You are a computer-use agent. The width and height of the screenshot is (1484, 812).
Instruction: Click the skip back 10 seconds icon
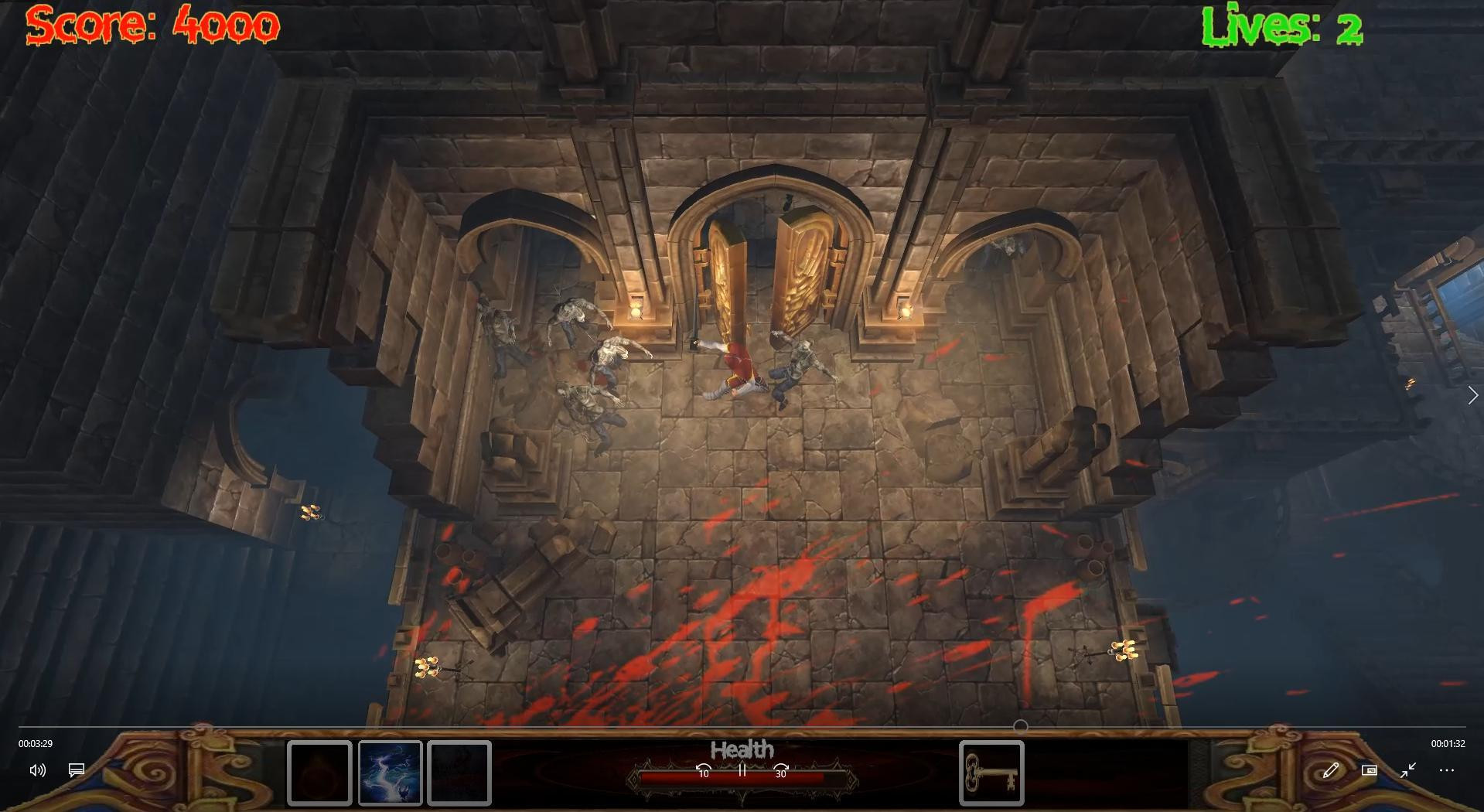coord(702,771)
